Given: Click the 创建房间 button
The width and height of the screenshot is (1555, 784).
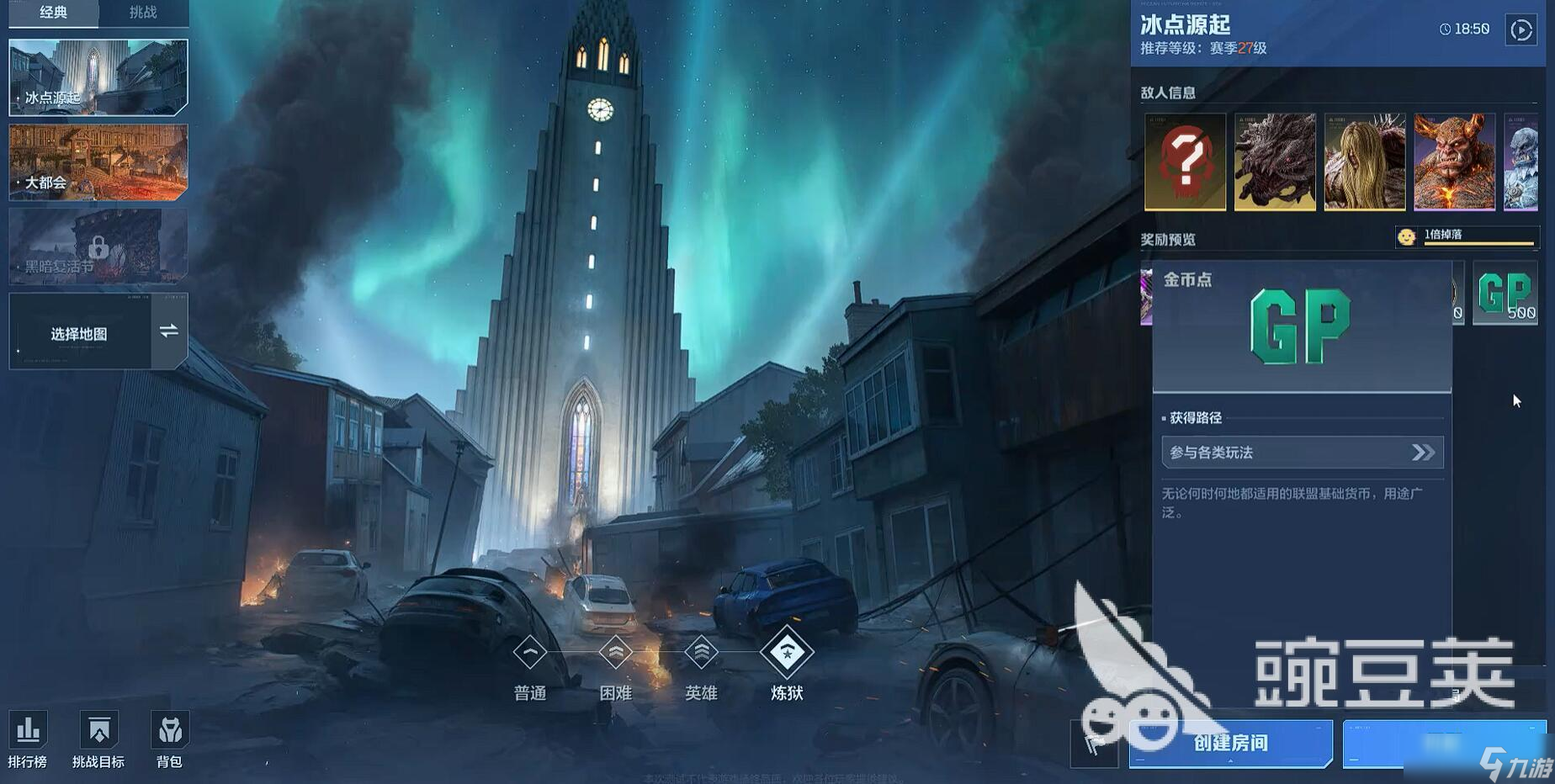Looking at the screenshot, I should click(1230, 743).
